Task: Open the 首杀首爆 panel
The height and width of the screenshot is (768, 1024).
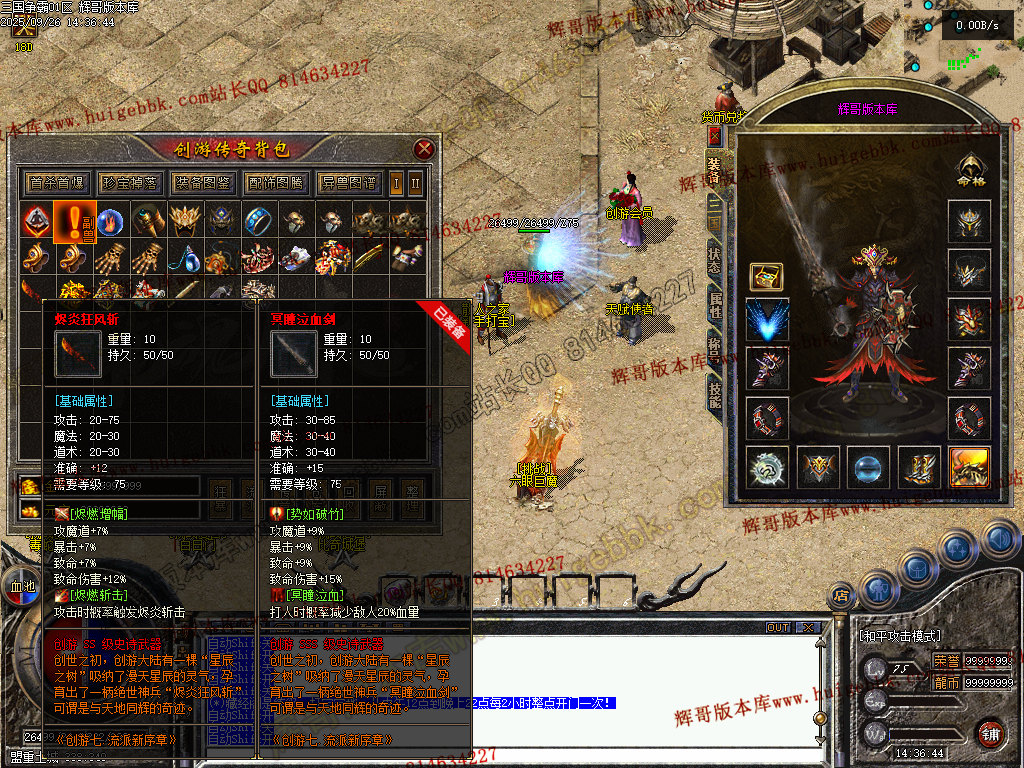Action: click(x=59, y=183)
